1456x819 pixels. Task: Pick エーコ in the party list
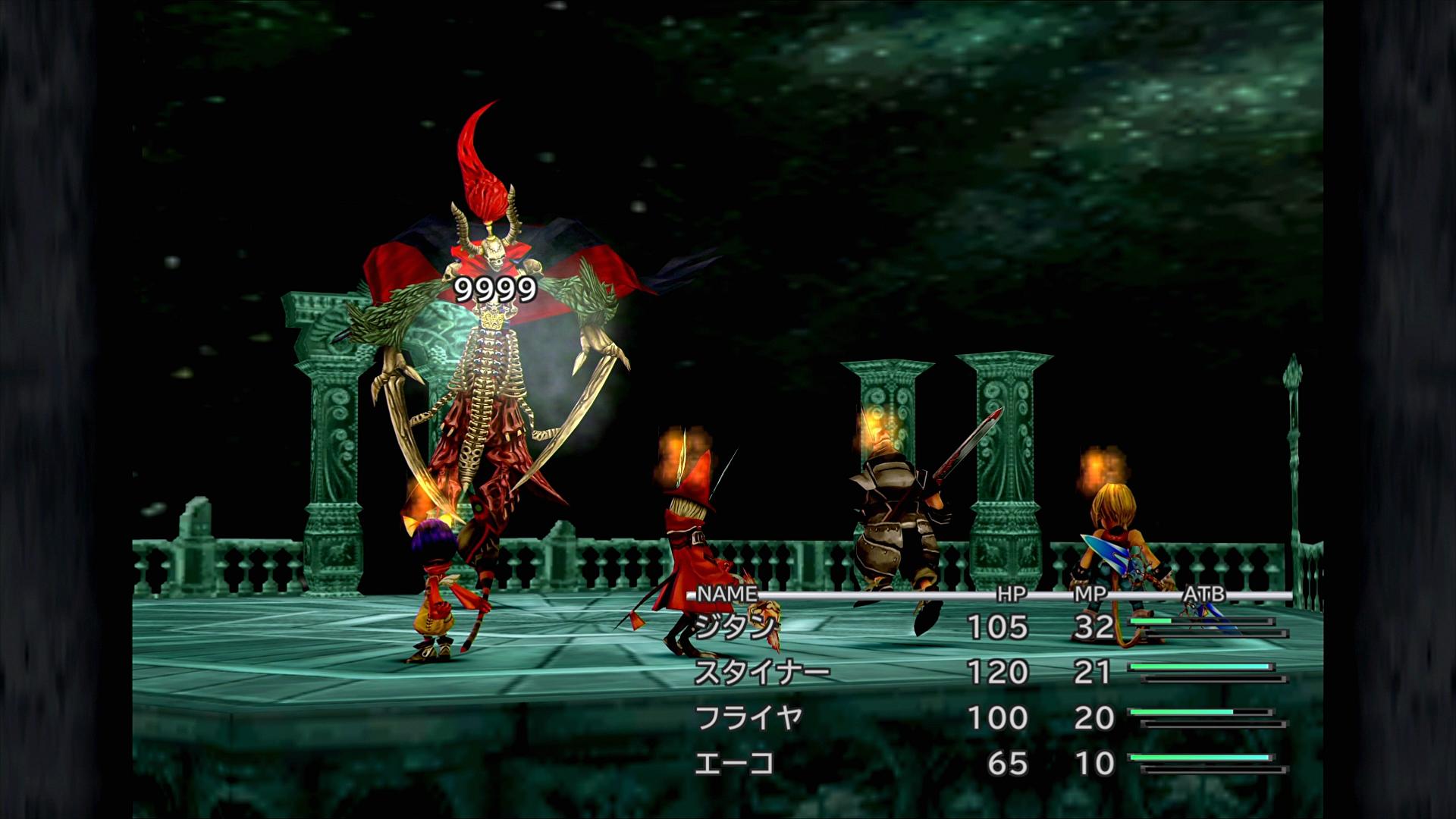[734, 764]
